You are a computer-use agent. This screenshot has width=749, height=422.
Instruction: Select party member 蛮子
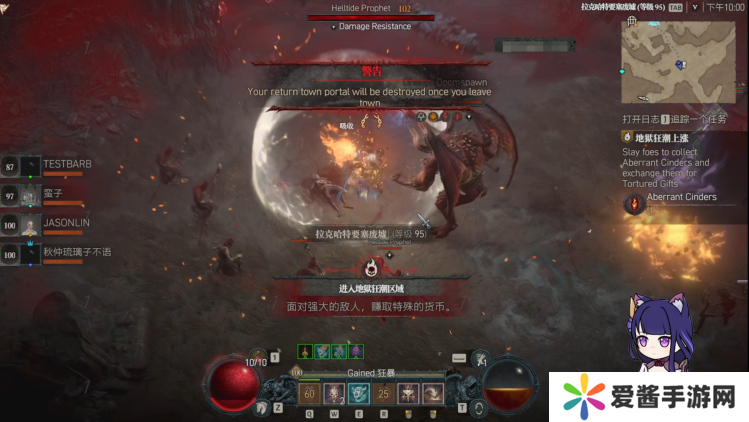(x=54, y=193)
